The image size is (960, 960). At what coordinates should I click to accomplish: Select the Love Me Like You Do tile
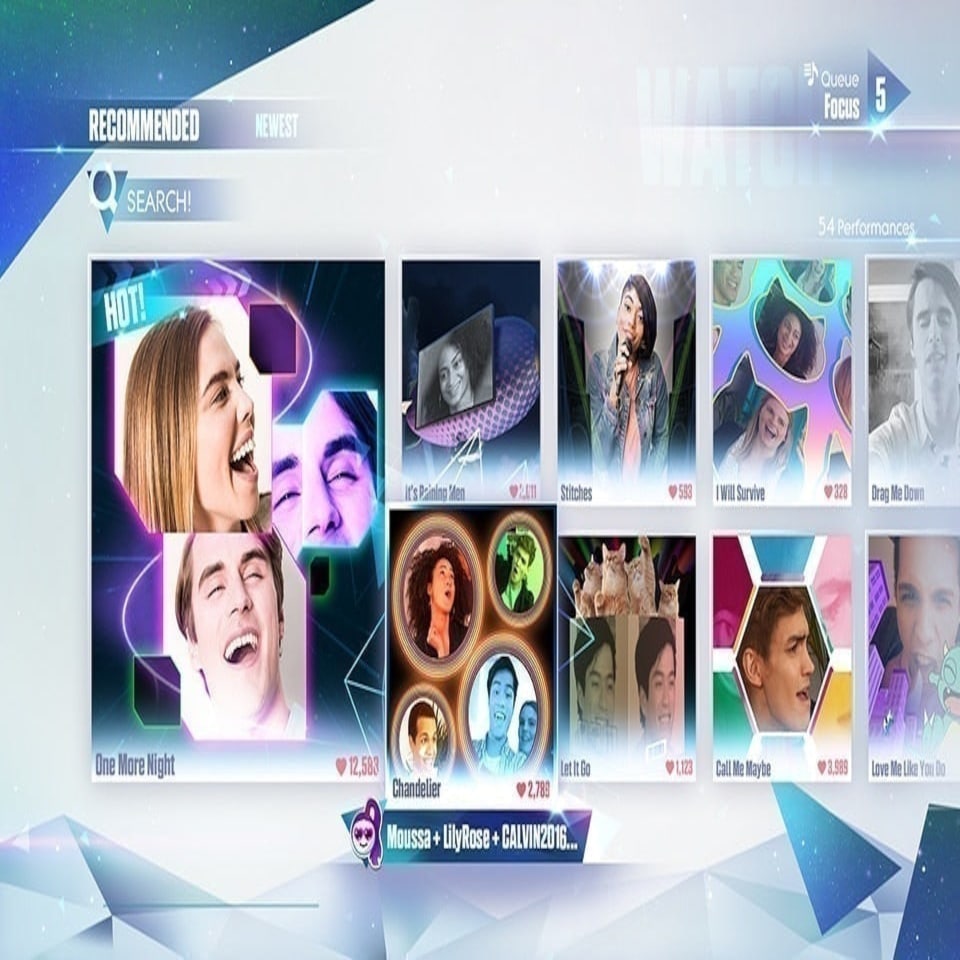point(912,657)
